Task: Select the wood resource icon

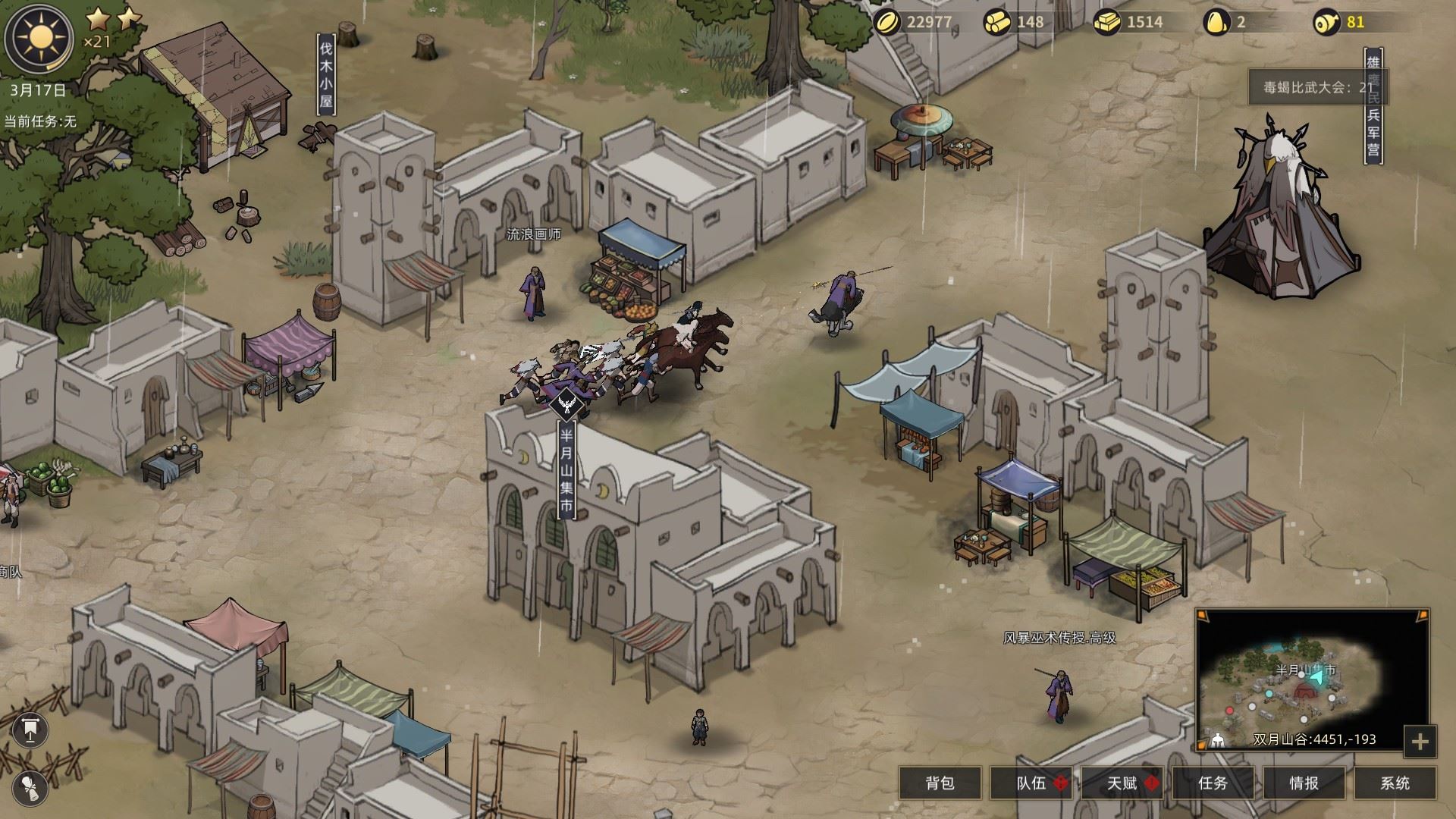Action: (x=998, y=22)
